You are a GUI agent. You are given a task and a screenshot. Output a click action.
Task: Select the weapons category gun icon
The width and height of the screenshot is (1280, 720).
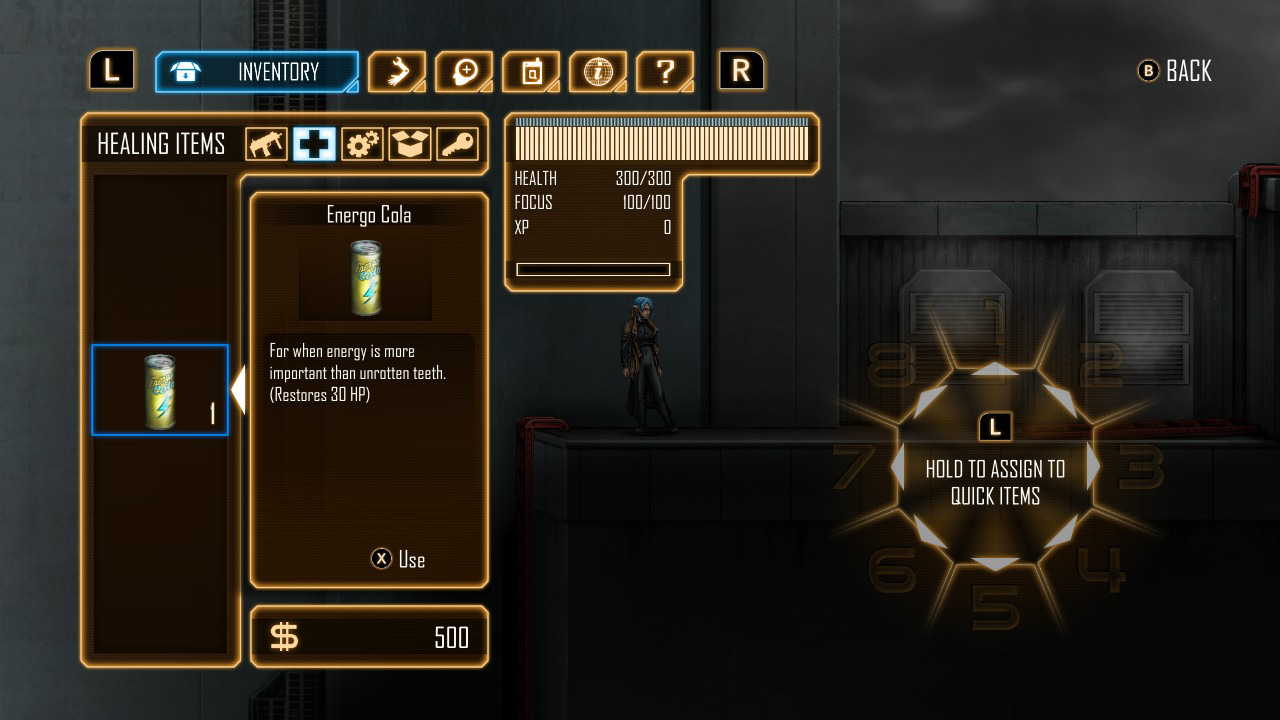pos(266,145)
